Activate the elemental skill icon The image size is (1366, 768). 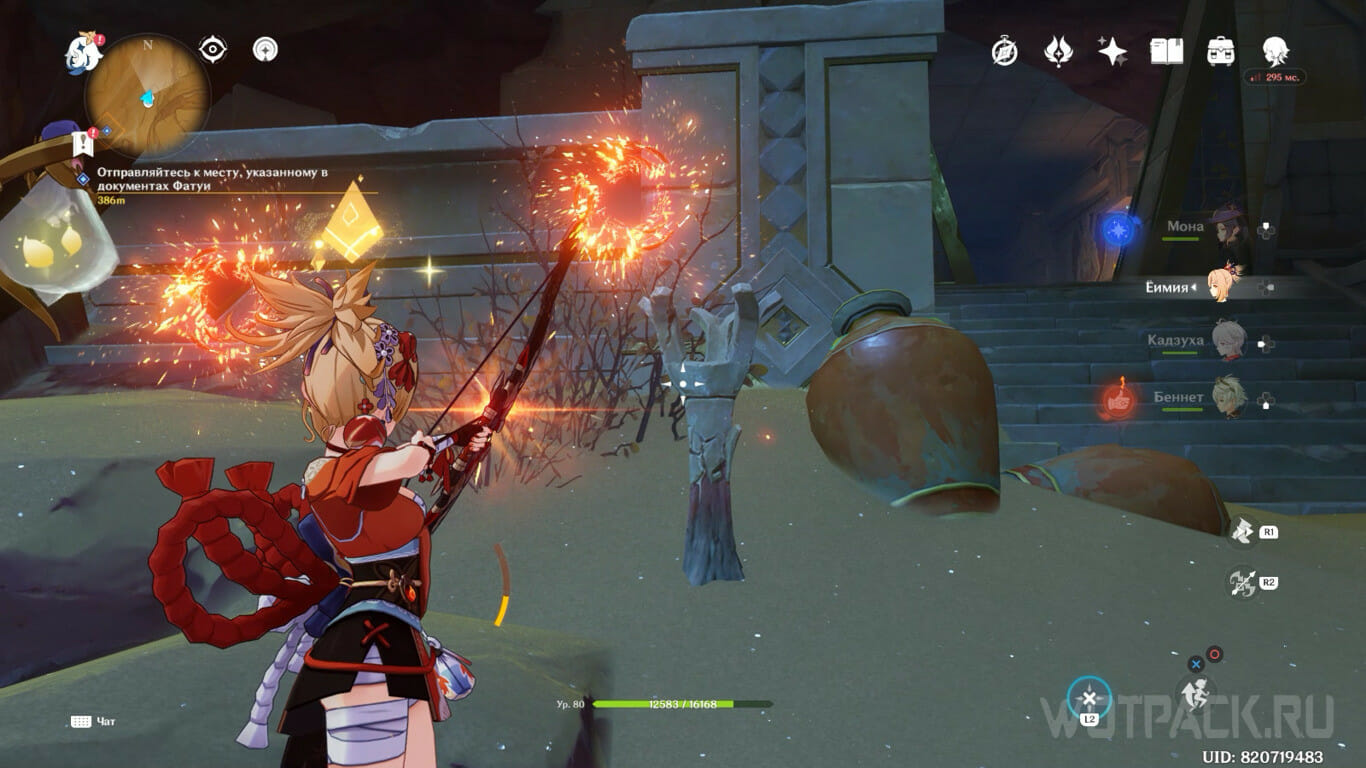(1243, 532)
